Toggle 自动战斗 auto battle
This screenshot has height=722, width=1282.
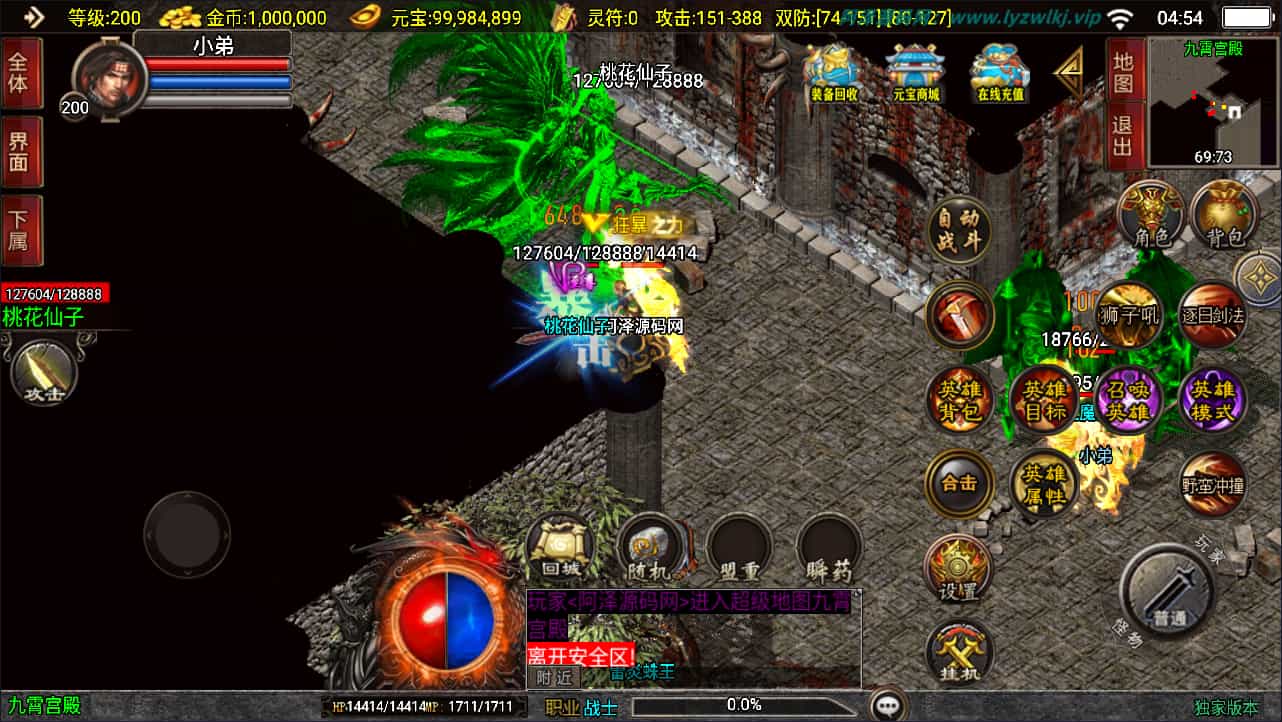[x=958, y=229]
